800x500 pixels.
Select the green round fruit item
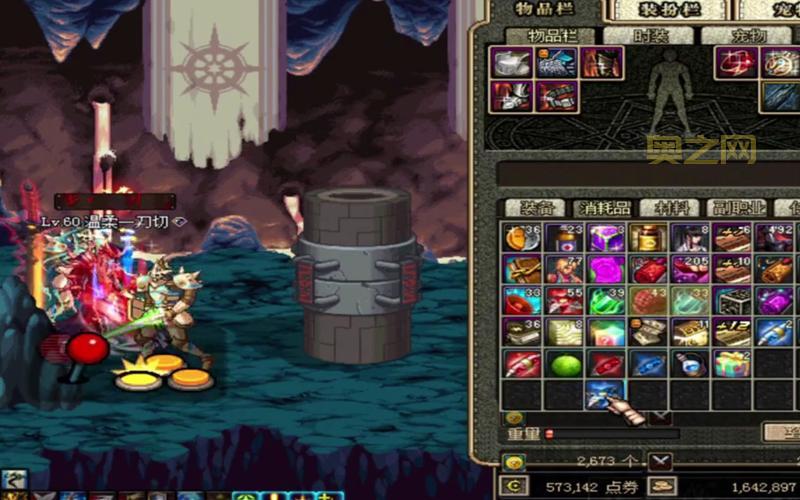564,364
